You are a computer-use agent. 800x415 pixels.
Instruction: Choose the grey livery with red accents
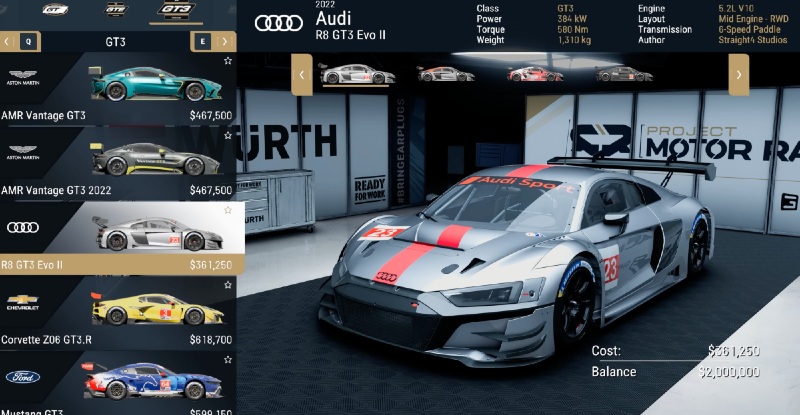pos(445,73)
